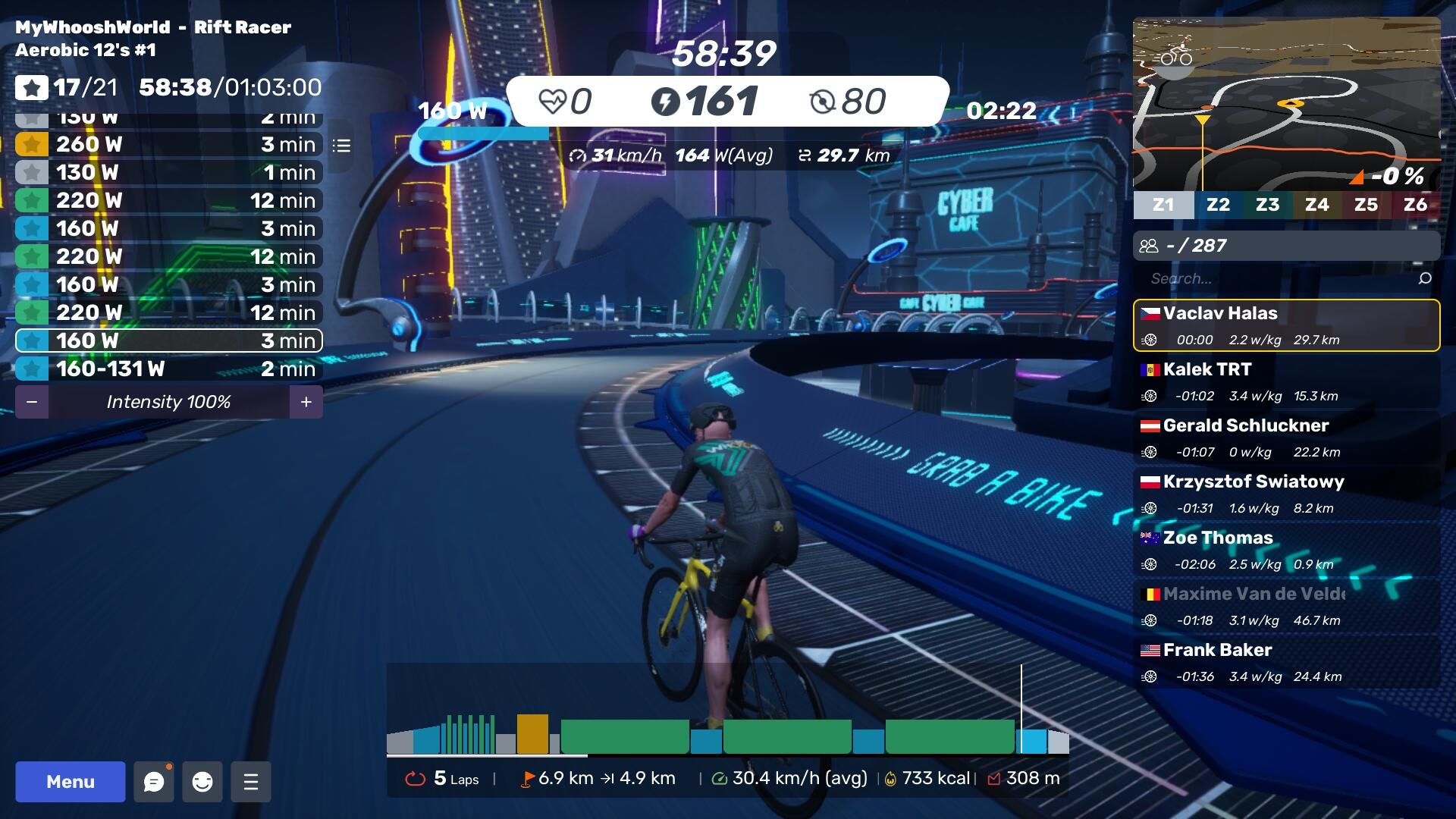Image resolution: width=1456 pixels, height=819 pixels.
Task: Click the route minimap
Action: coord(1286,104)
